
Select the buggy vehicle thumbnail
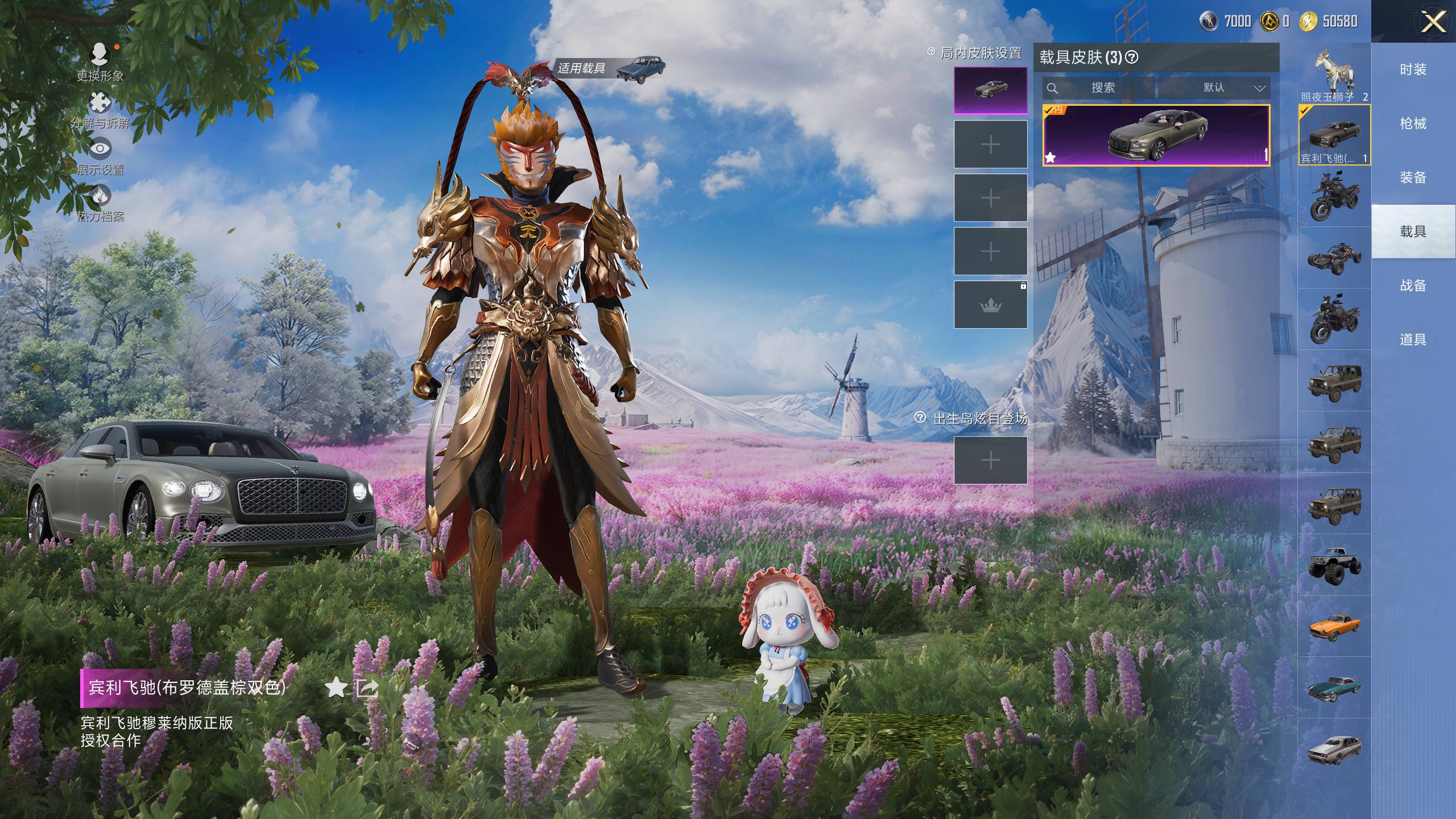point(1334,257)
